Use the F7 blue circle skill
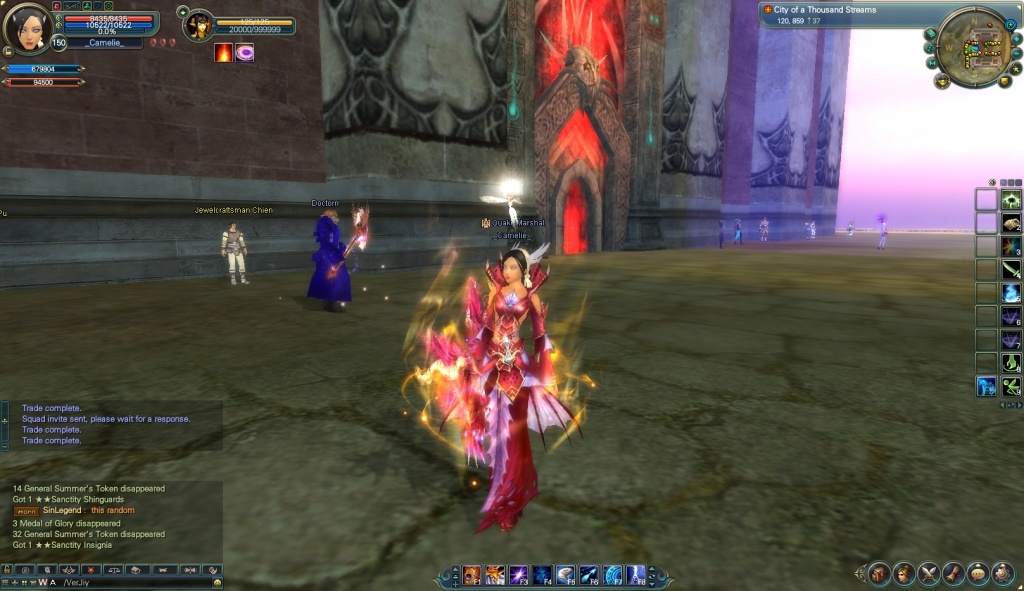Viewport: 1024px width, 591px height. tap(612, 575)
